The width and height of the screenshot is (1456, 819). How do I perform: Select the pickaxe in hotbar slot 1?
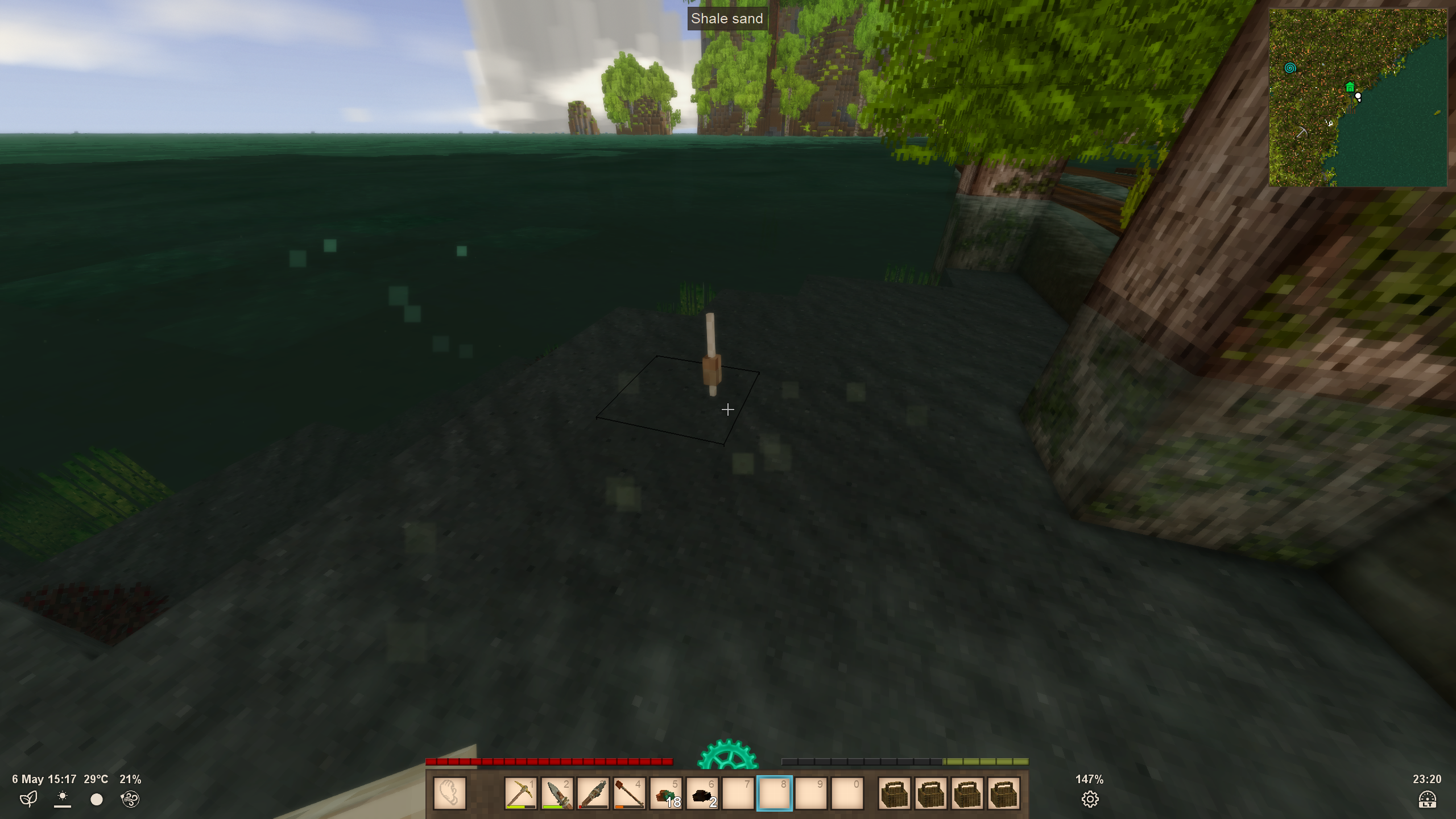[x=520, y=793]
